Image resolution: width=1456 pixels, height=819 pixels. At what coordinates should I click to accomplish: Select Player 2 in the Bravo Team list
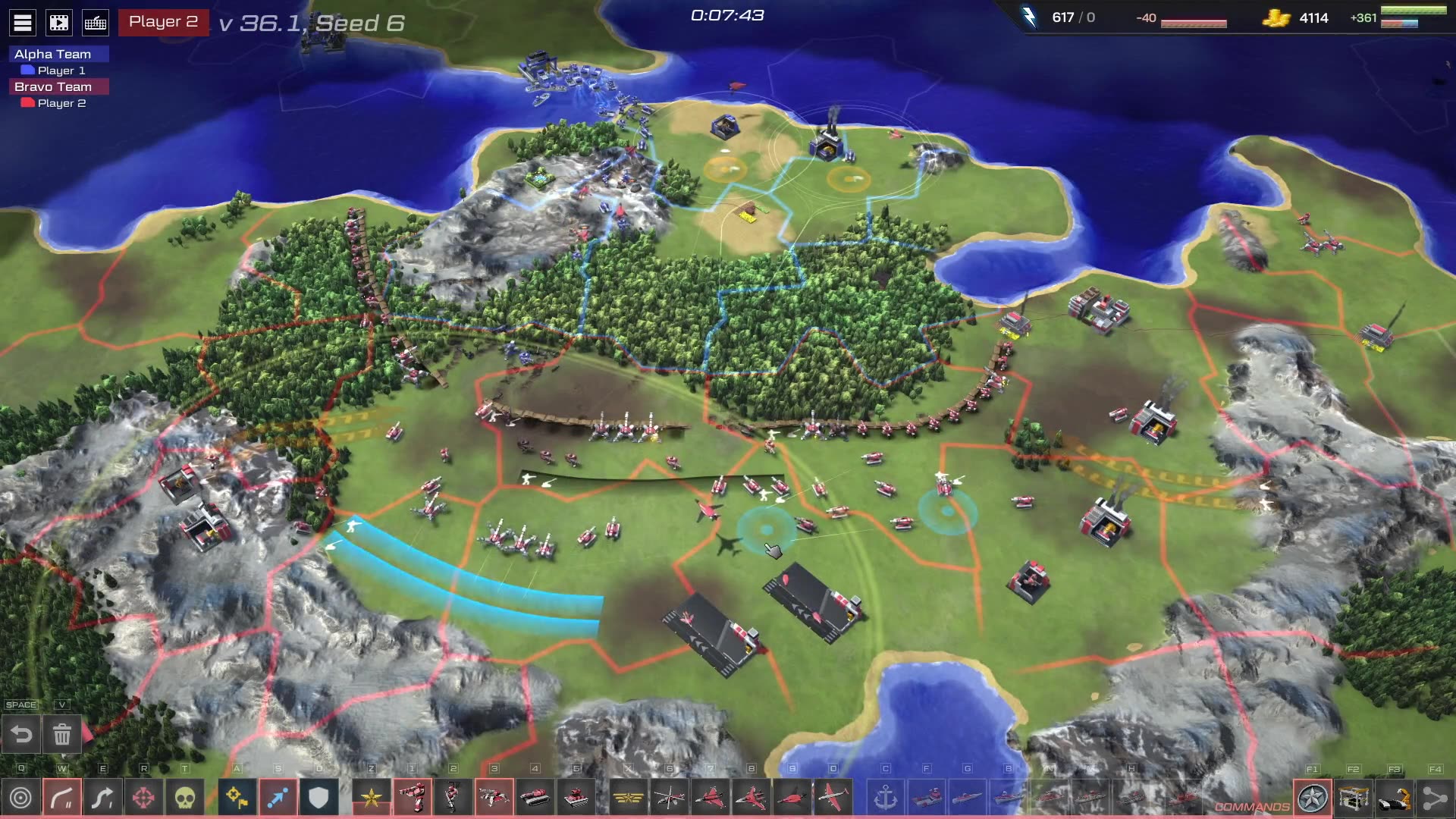[61, 103]
